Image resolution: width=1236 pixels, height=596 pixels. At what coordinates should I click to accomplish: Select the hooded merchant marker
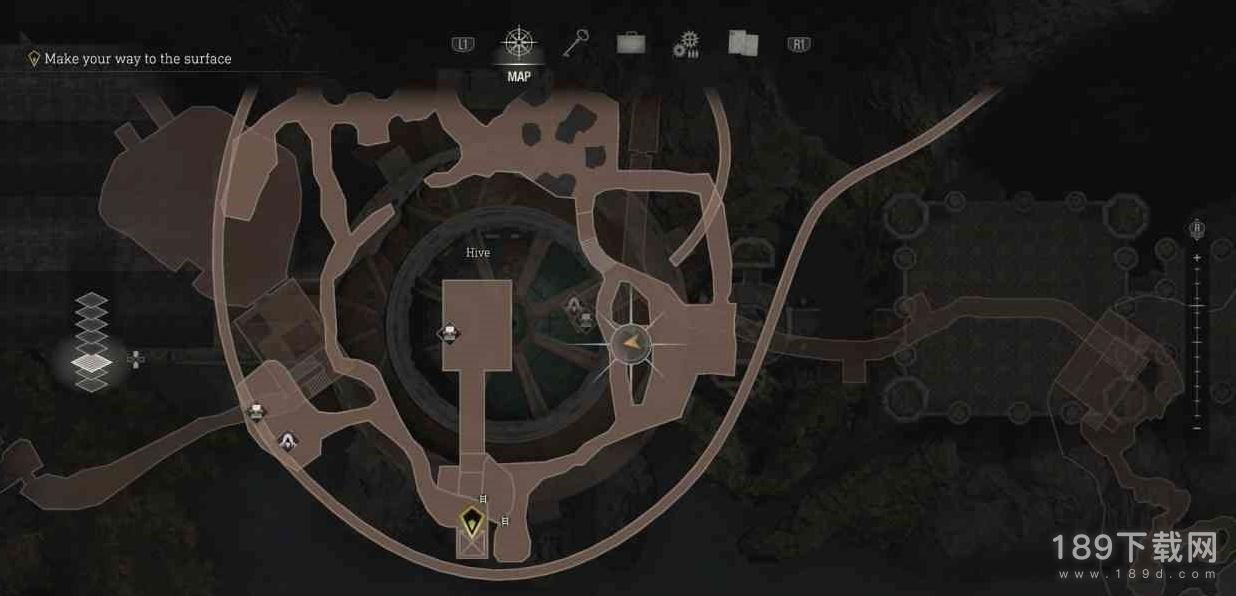[288, 439]
